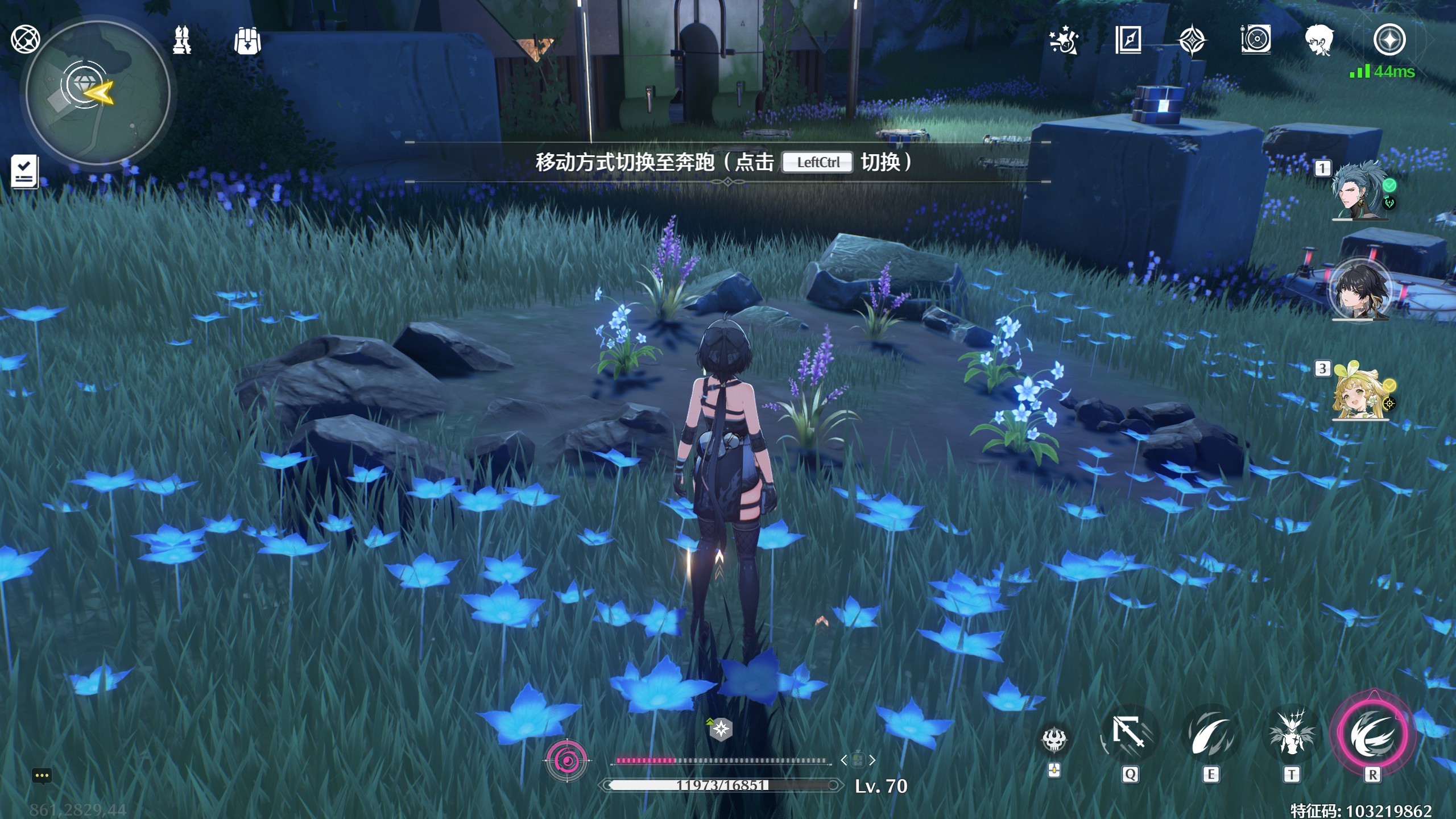Screen dimensions: 1456x819
Task: Open the four-pointed star compass icon
Action: pos(1192,40)
